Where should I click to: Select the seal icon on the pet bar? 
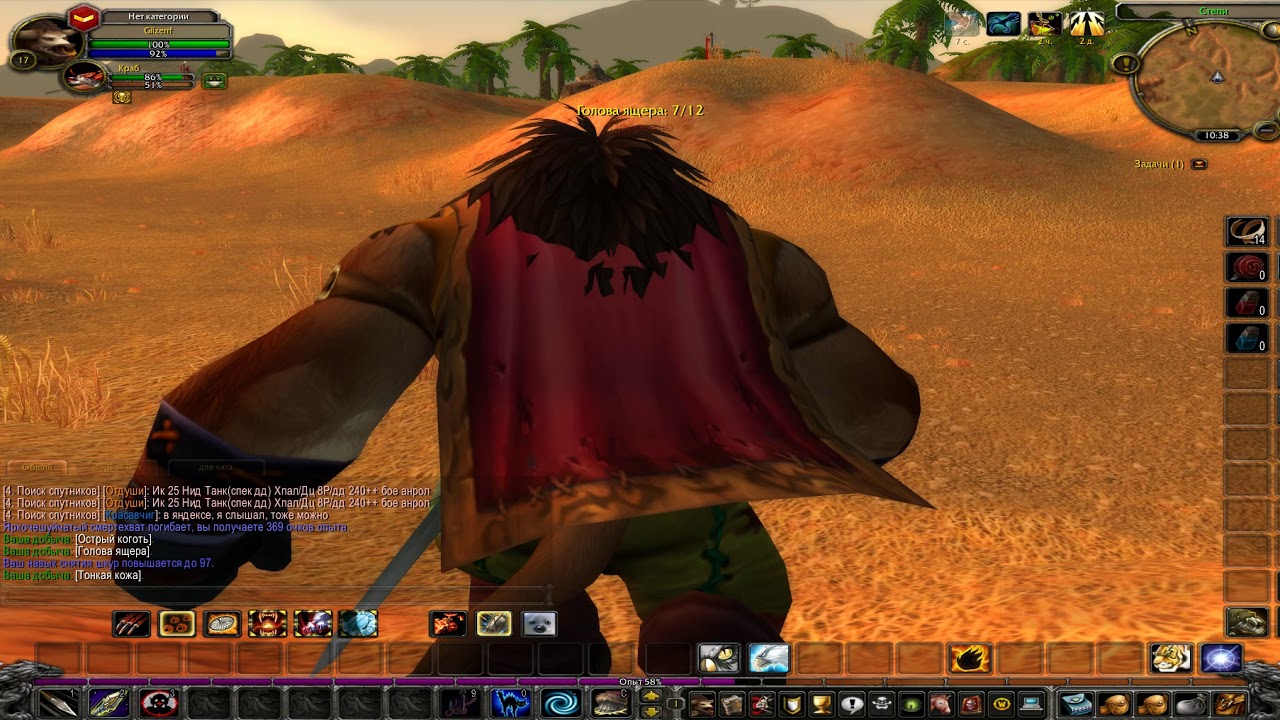538,624
